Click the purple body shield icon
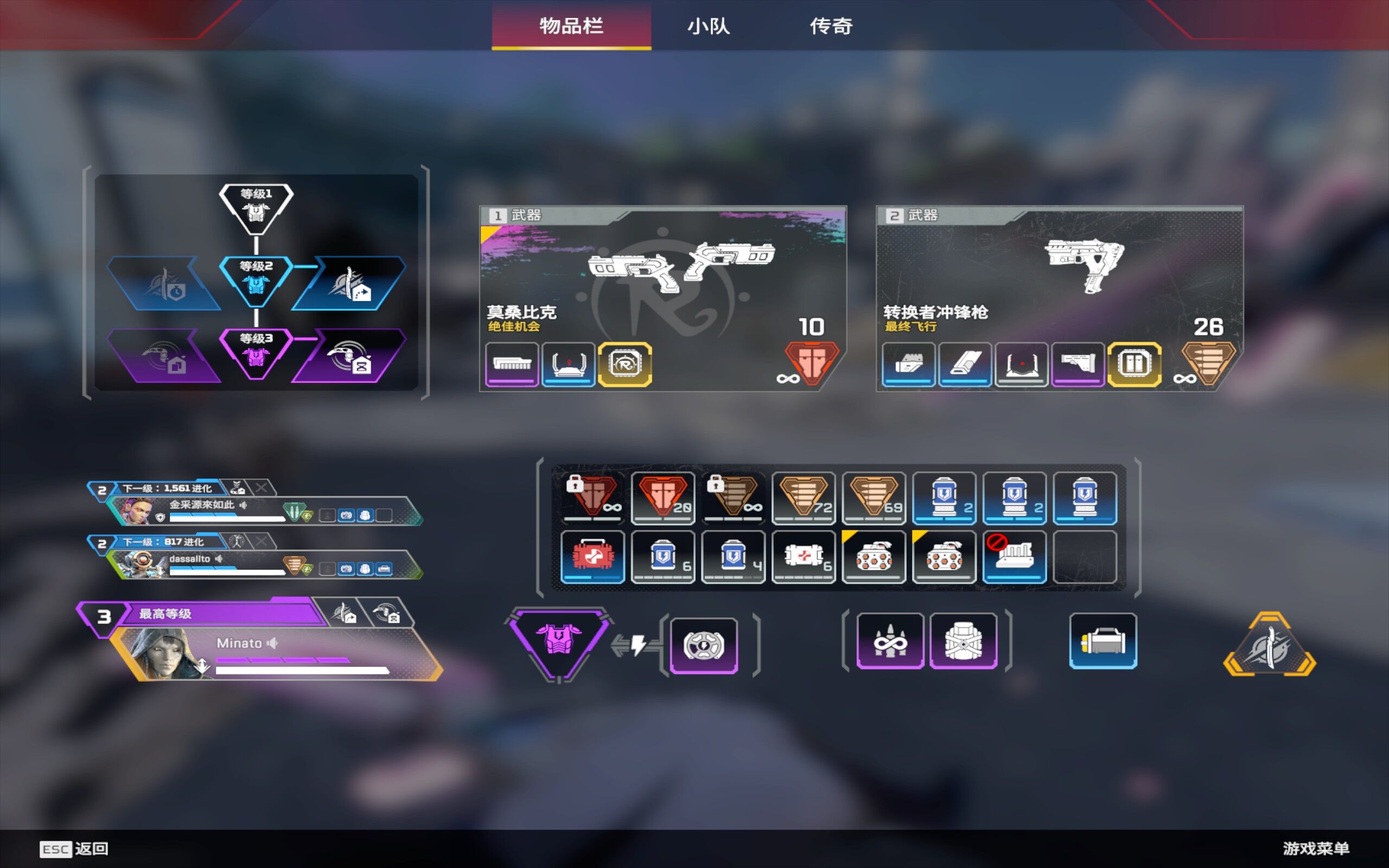The width and height of the screenshot is (1389, 868). click(x=558, y=641)
